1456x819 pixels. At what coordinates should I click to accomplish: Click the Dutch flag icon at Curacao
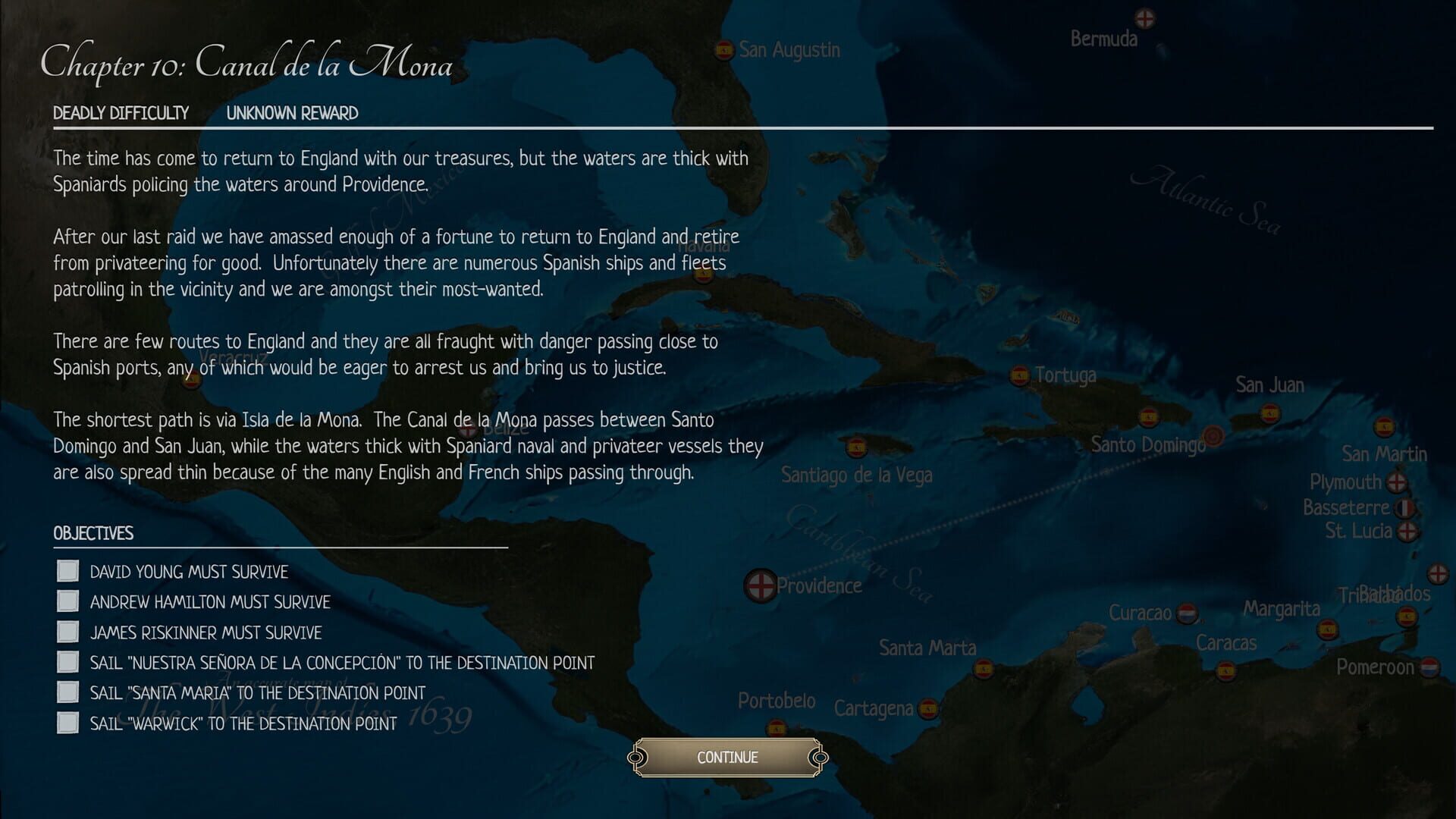point(1187,613)
